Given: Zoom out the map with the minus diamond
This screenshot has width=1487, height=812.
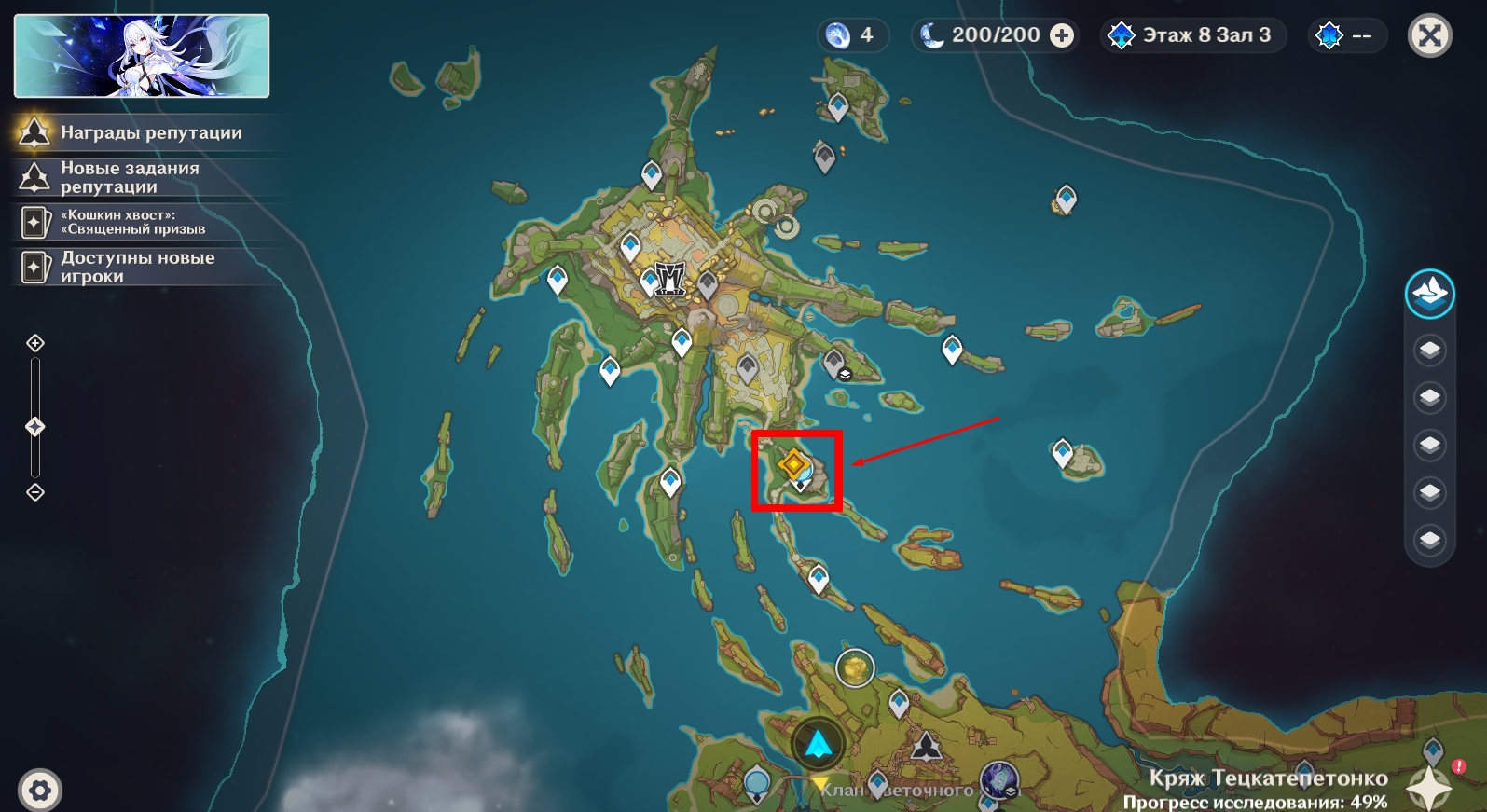Looking at the screenshot, I should (35, 492).
